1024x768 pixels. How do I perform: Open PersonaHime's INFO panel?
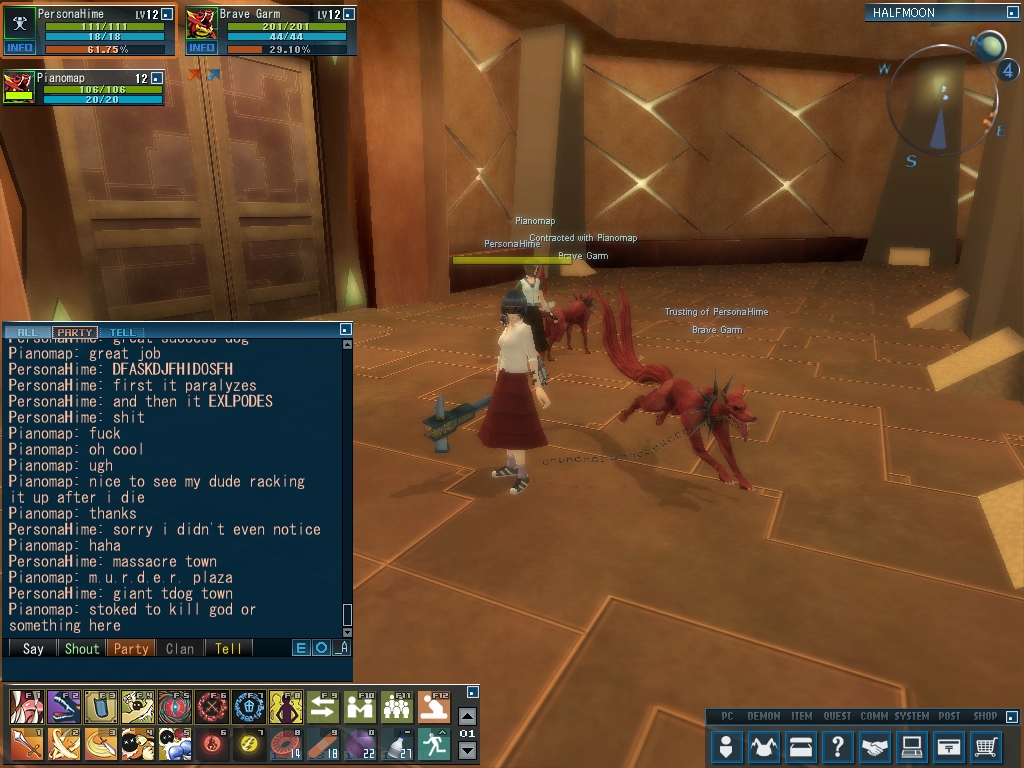pos(19,47)
